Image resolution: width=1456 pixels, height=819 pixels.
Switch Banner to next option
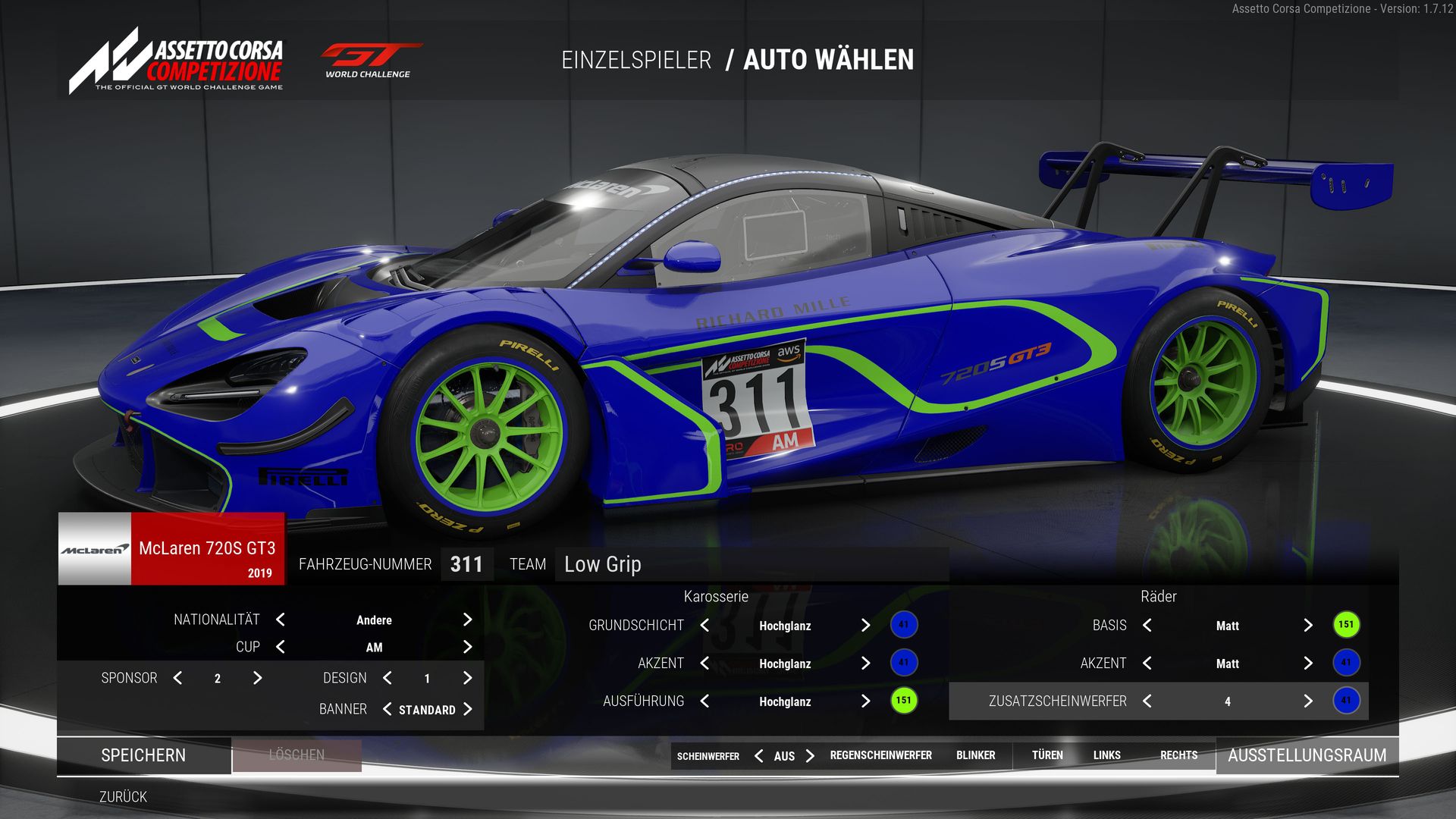click(x=467, y=709)
